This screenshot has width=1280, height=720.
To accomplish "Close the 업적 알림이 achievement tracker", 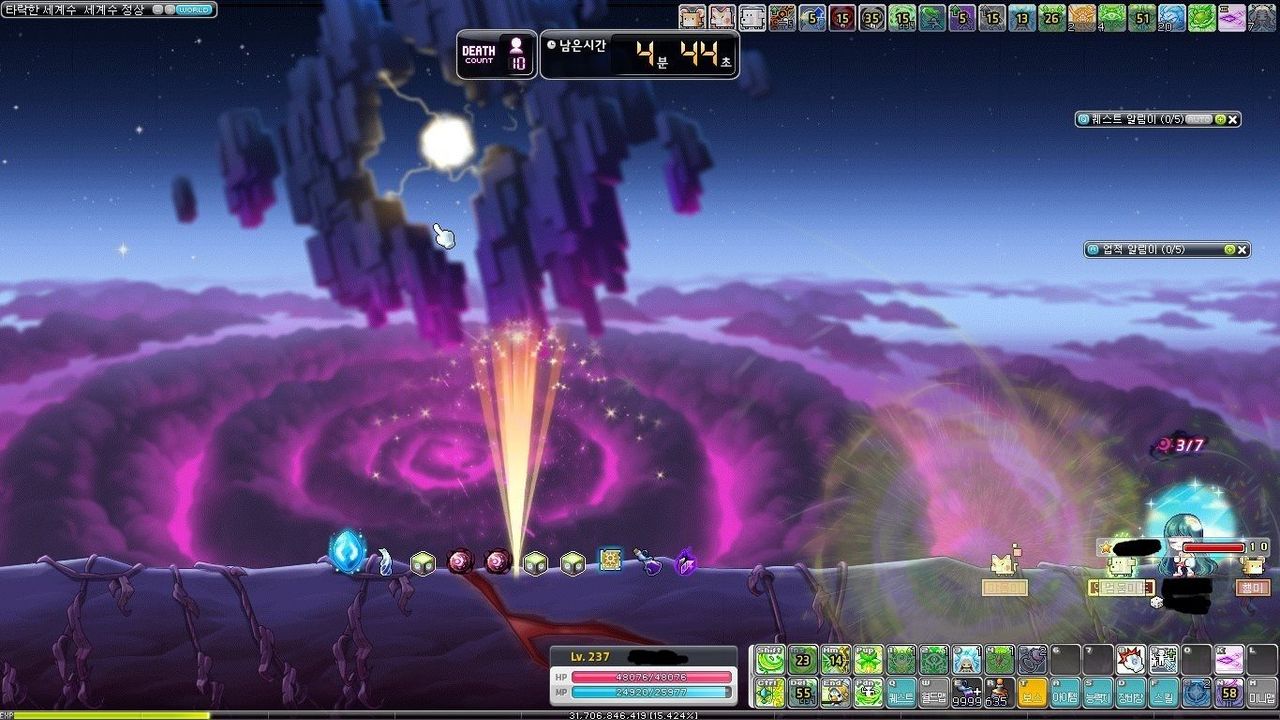I will (x=1242, y=249).
